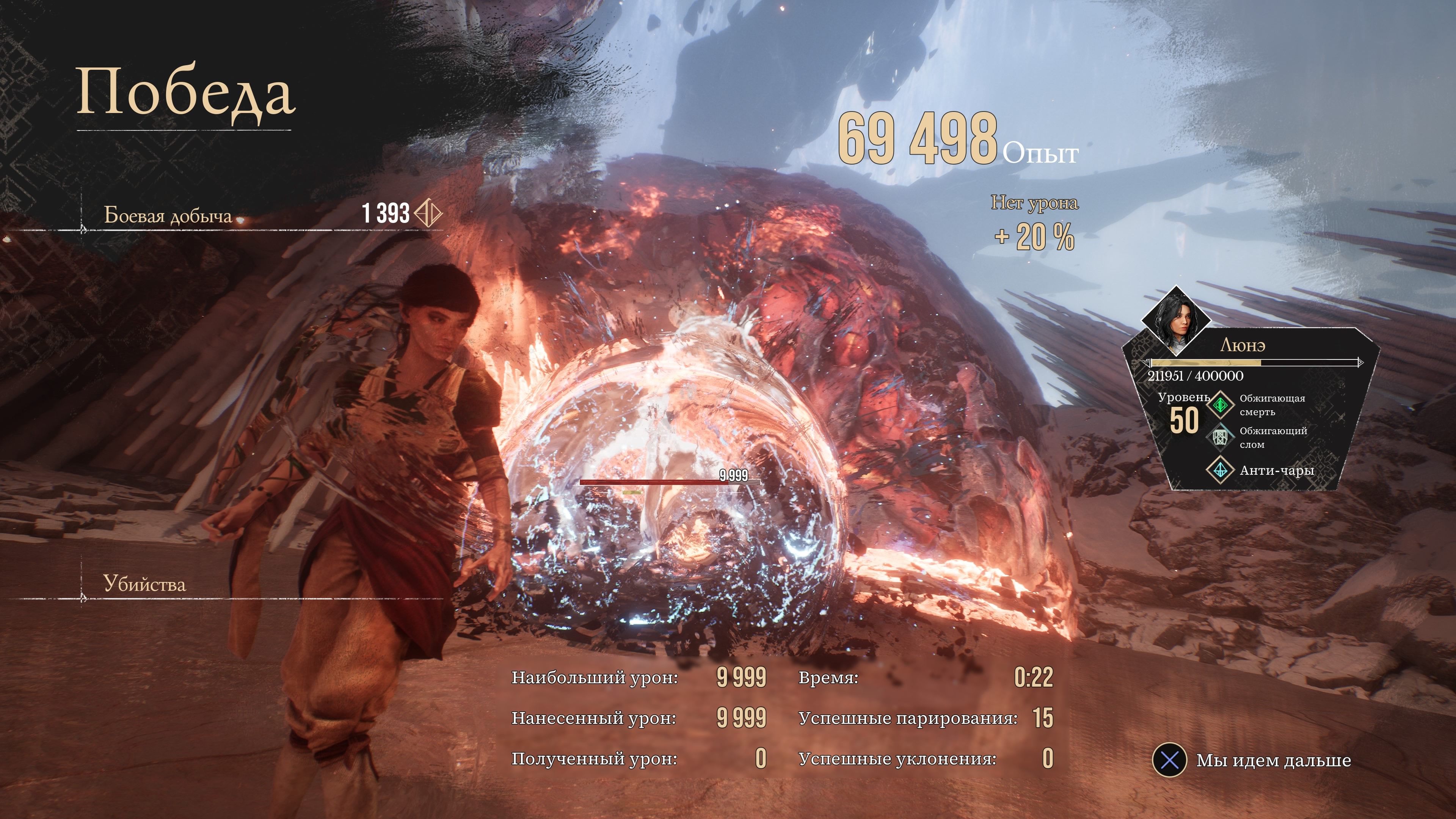Select Люнэ's character portrait
Viewport: 1456px width, 819px height.
(1177, 320)
